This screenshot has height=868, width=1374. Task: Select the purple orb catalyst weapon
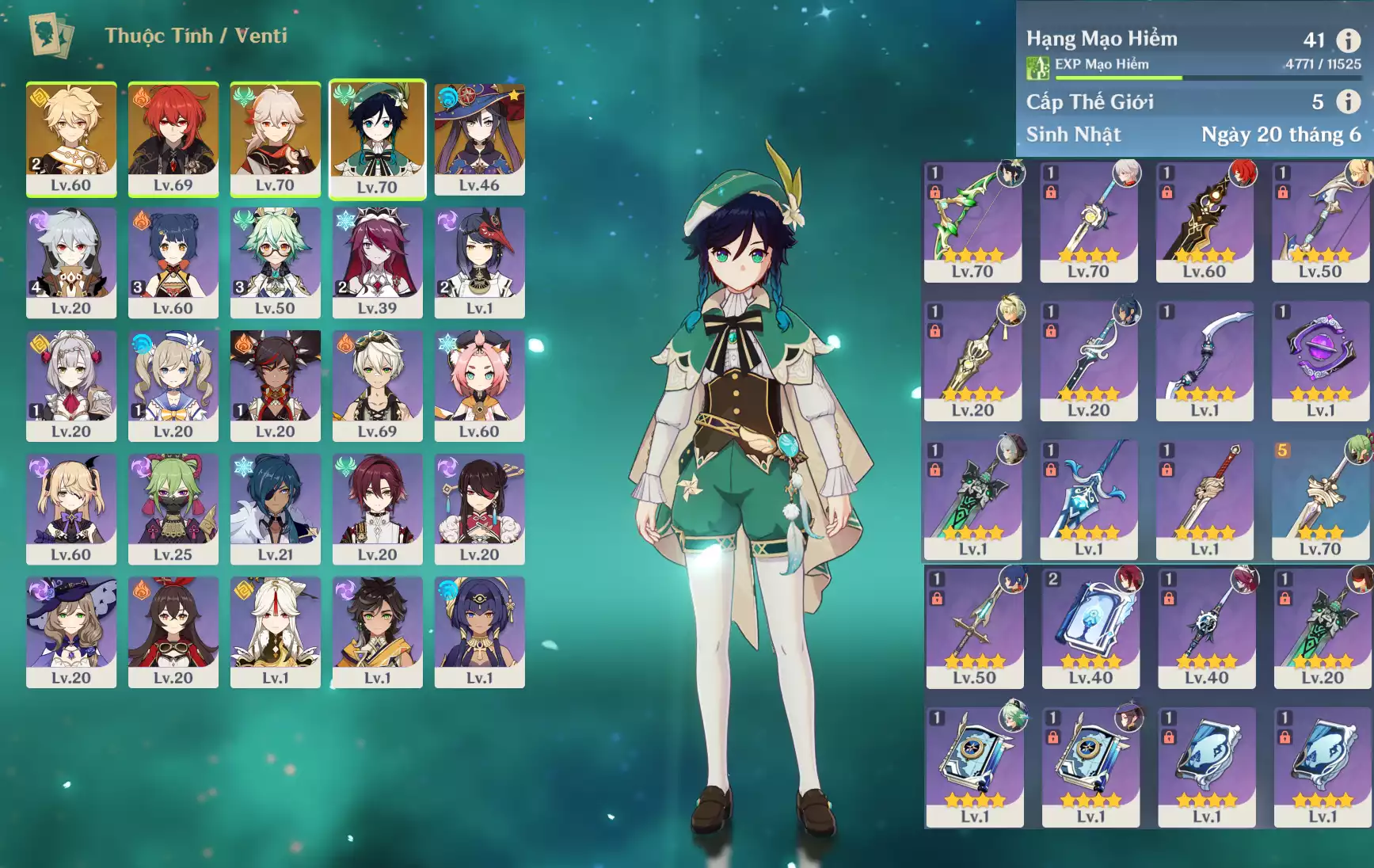(x=1320, y=360)
